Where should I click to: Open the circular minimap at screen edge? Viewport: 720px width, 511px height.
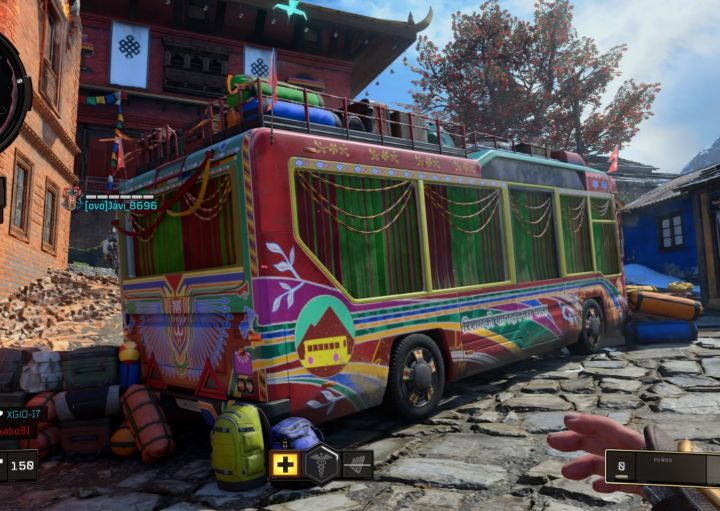(x=12, y=93)
